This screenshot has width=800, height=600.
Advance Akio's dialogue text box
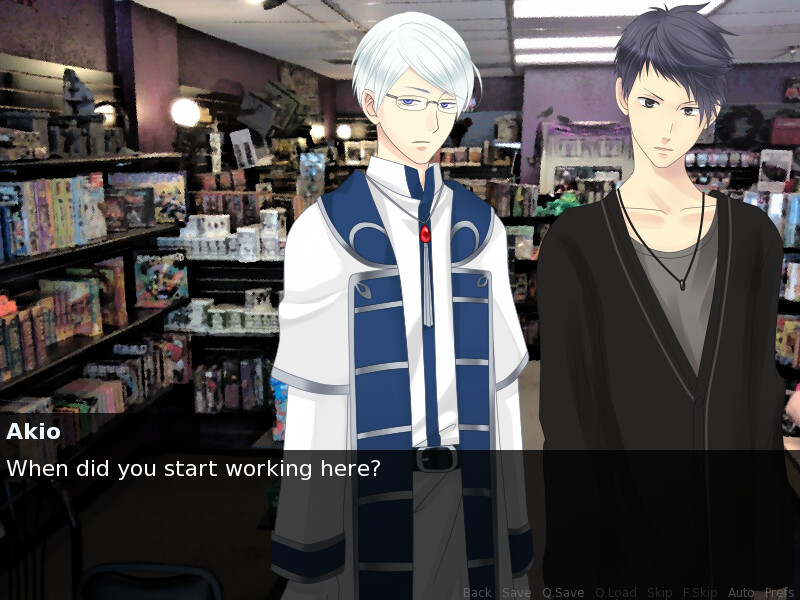click(400, 500)
